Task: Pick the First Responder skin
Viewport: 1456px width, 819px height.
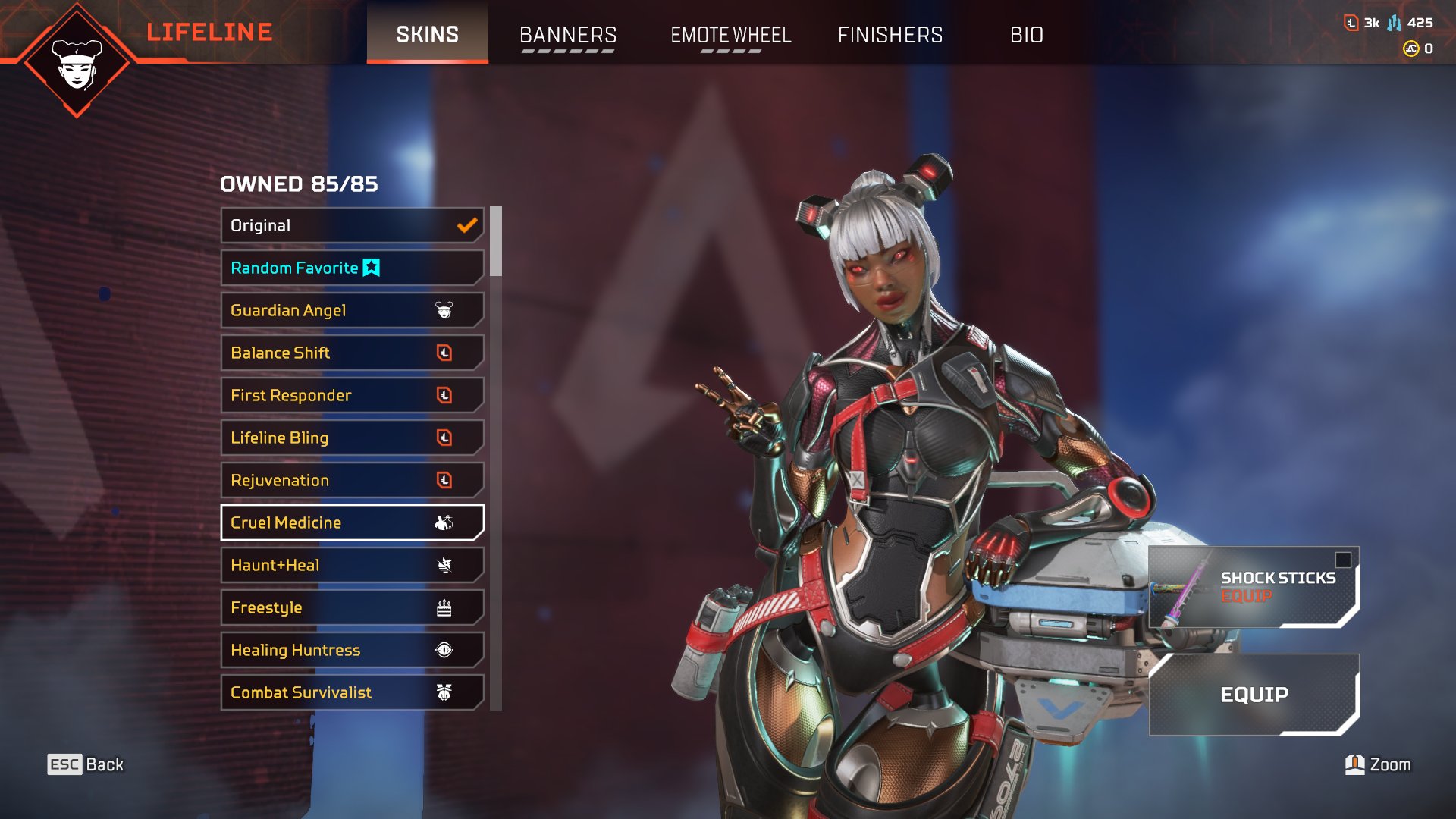Action: tap(352, 395)
